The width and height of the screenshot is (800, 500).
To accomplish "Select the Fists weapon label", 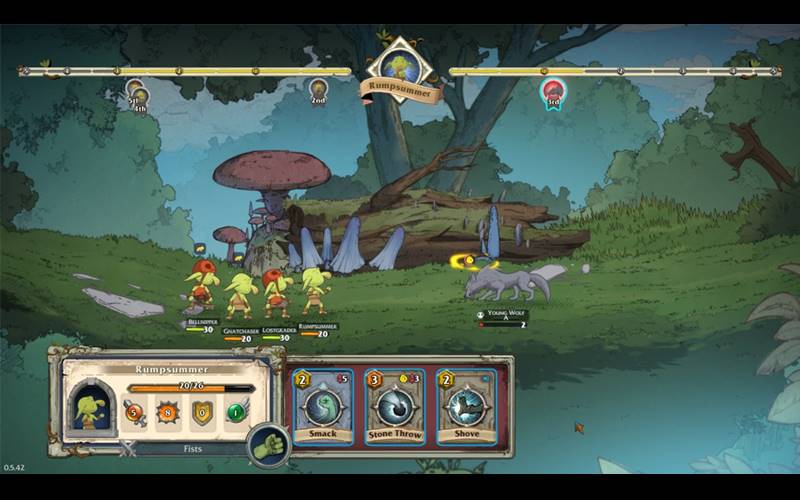I will pos(191,449).
